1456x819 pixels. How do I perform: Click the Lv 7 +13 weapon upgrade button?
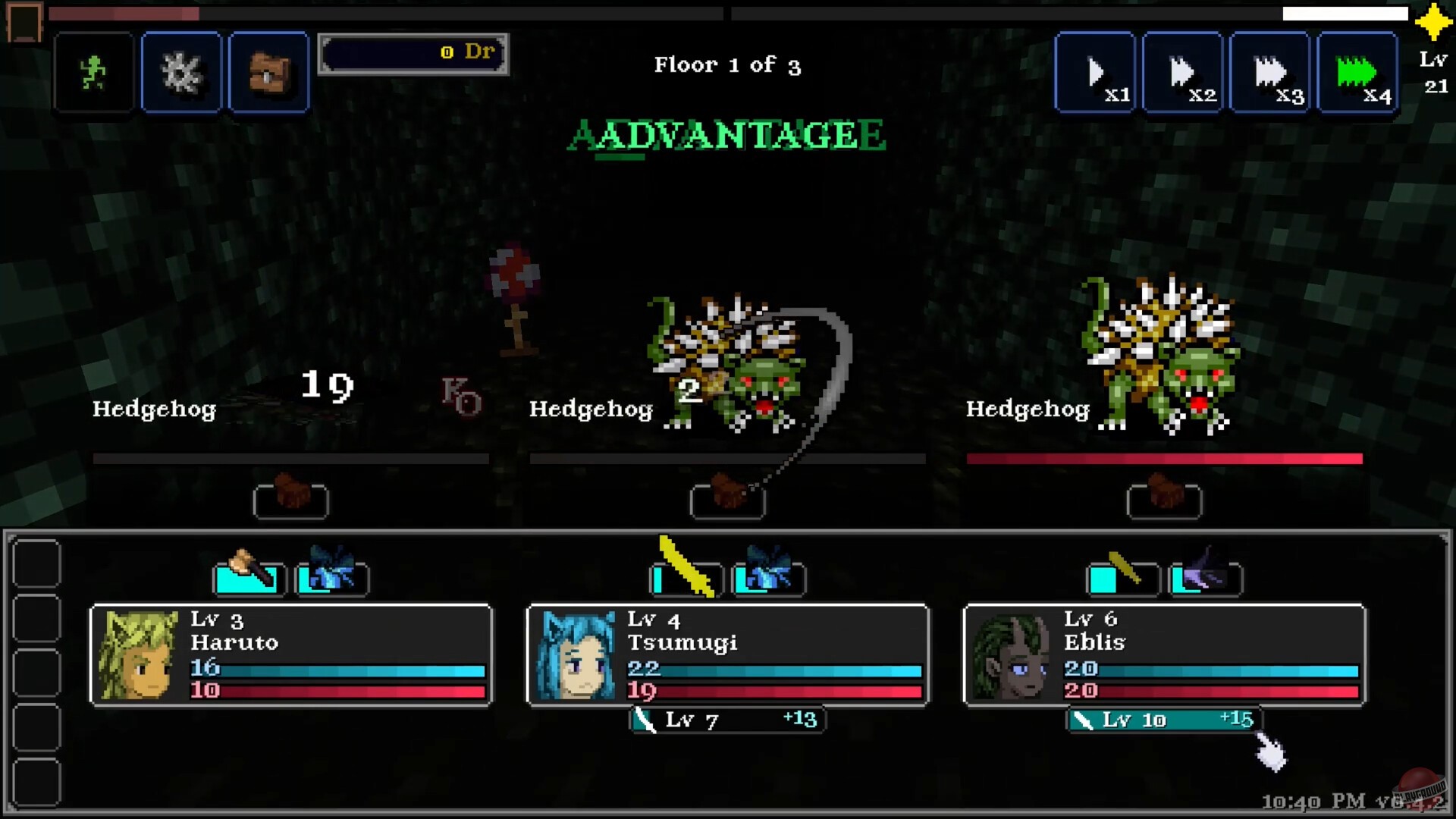pyautogui.click(x=726, y=720)
